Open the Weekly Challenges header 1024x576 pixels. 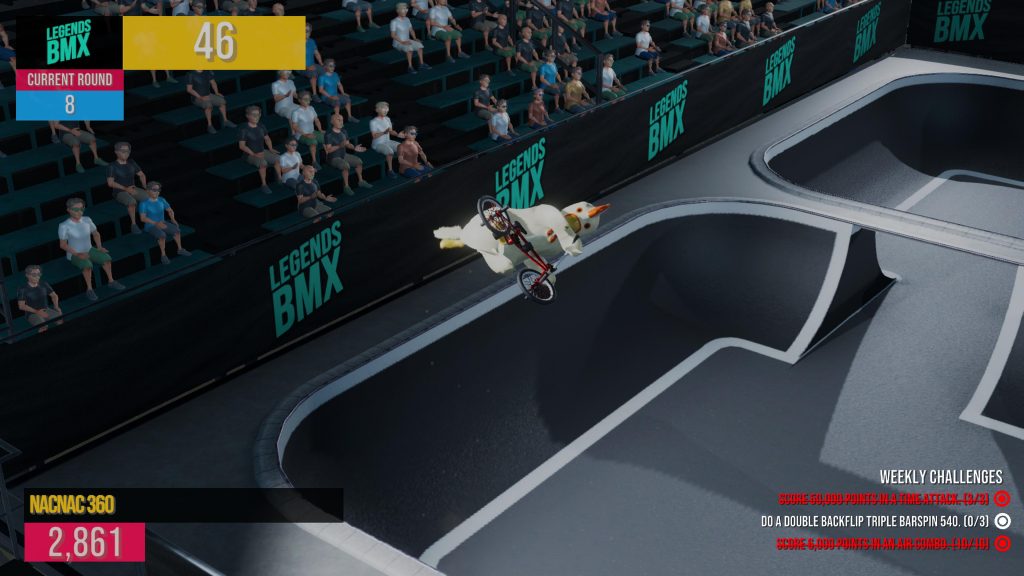(x=940, y=477)
